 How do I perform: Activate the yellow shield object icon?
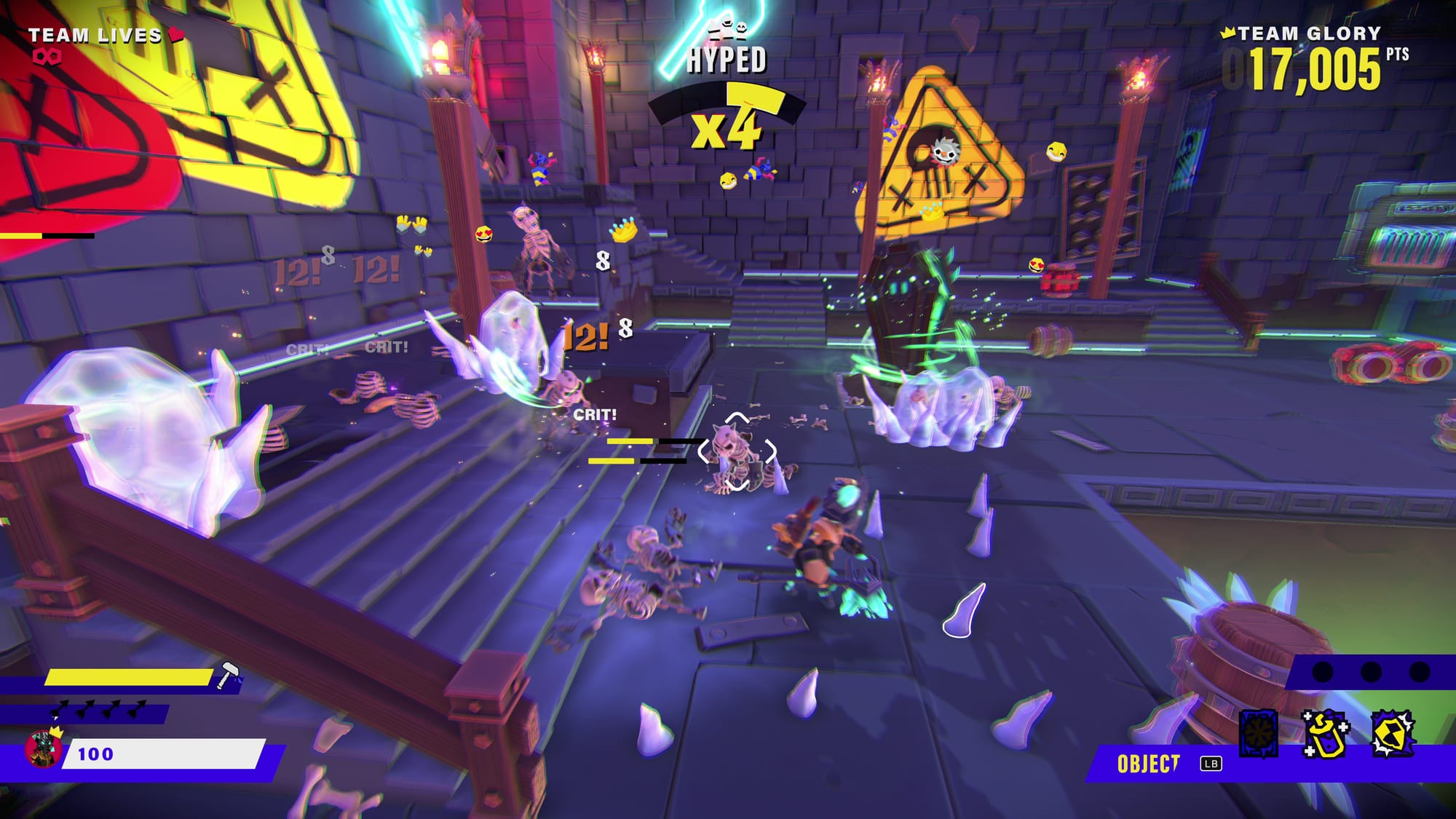1392,734
